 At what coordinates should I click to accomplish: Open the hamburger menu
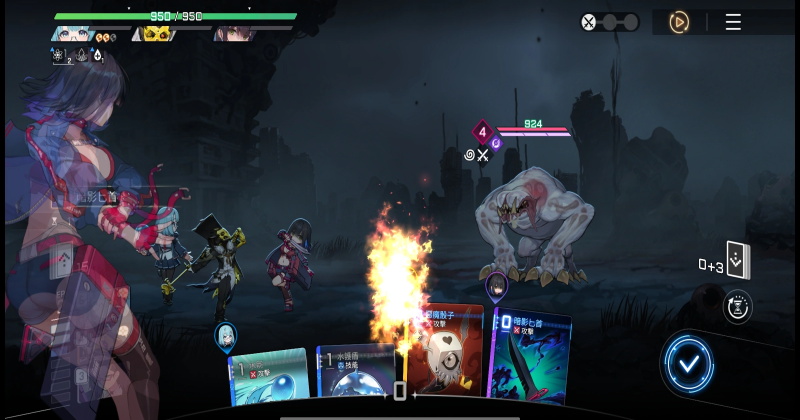click(733, 22)
